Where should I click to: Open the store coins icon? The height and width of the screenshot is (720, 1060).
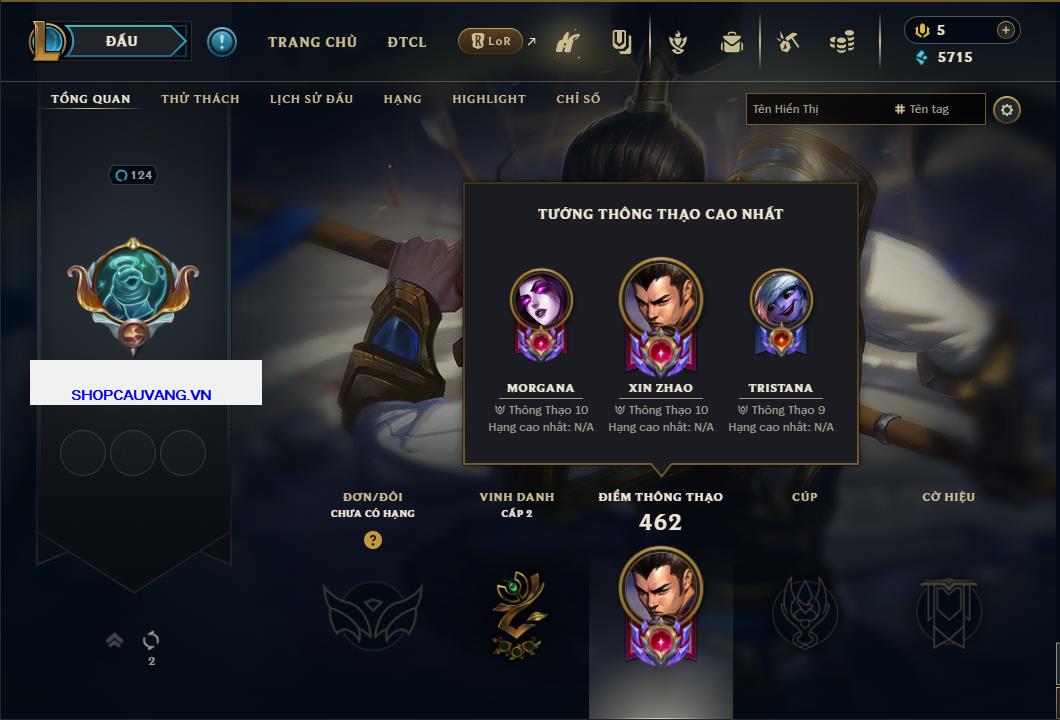(842, 42)
